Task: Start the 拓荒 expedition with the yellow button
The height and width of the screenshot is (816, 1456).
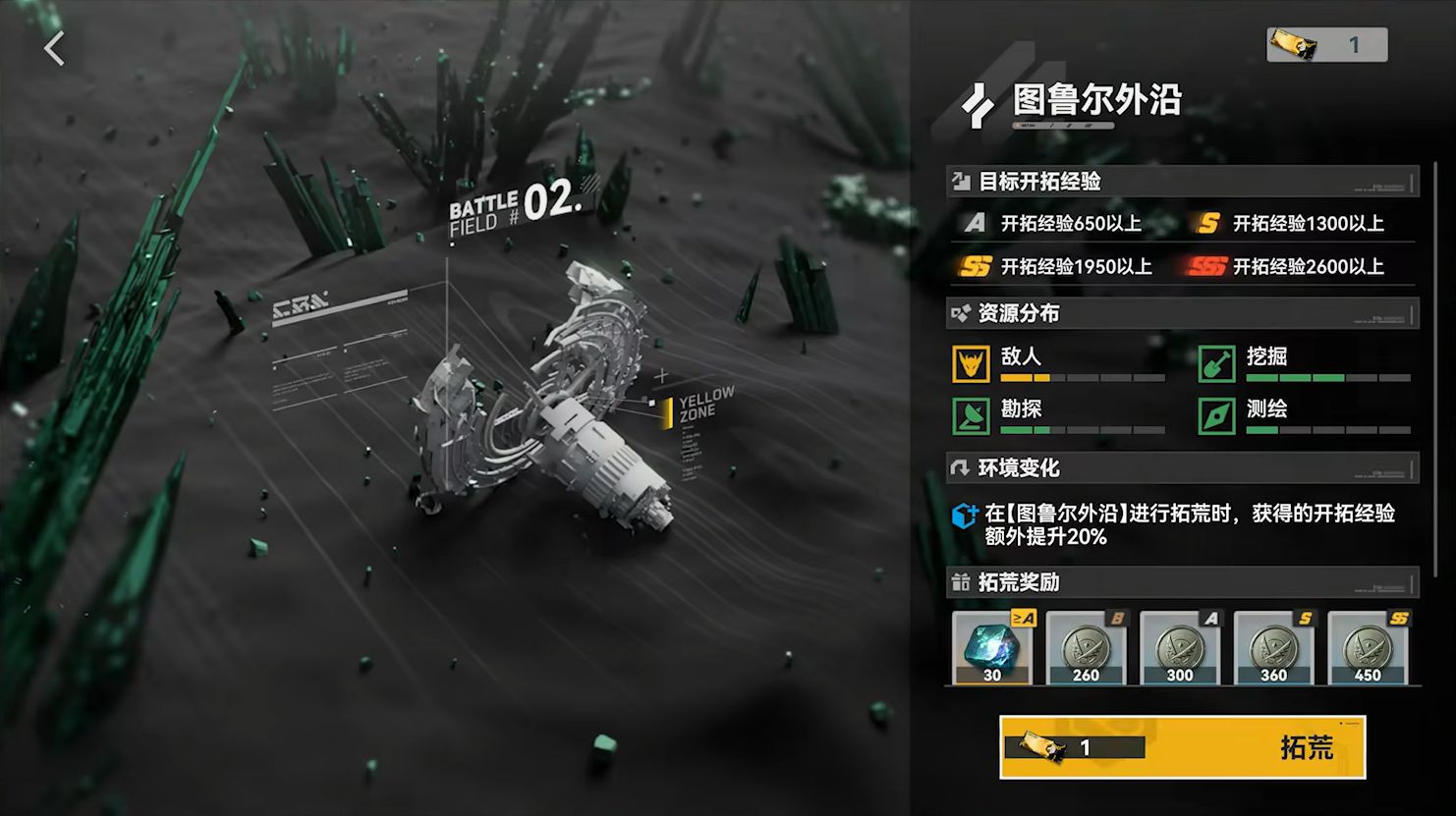Action: coord(1182,747)
